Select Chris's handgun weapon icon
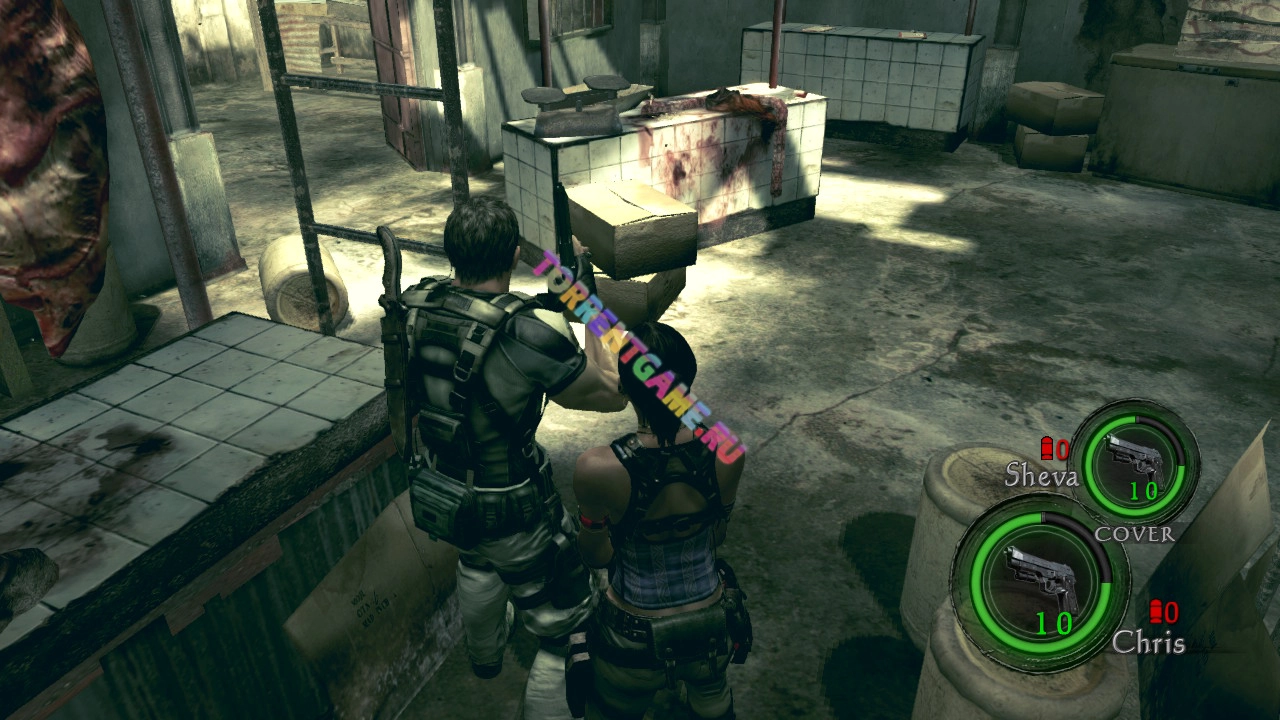The image size is (1280, 720). (x=1041, y=579)
